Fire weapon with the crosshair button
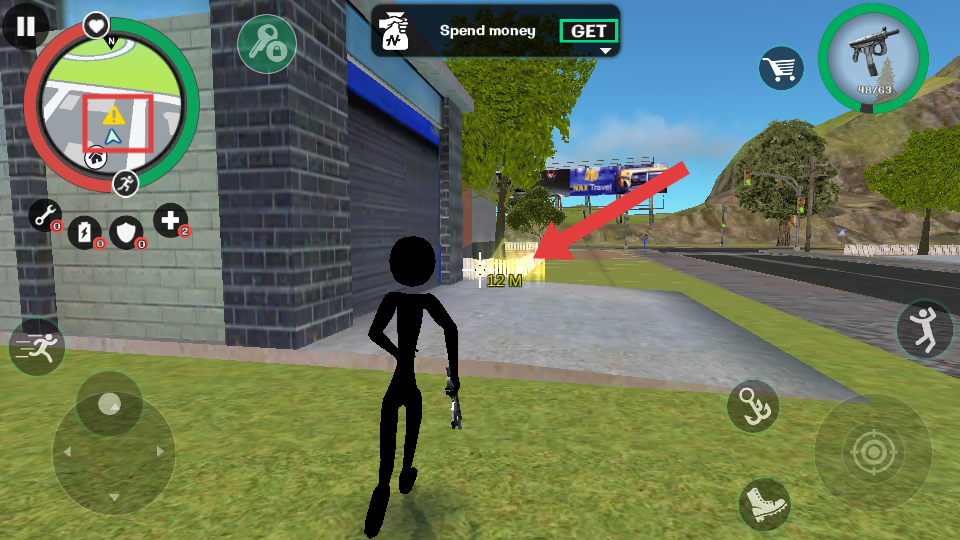The height and width of the screenshot is (540, 960). pos(872,453)
